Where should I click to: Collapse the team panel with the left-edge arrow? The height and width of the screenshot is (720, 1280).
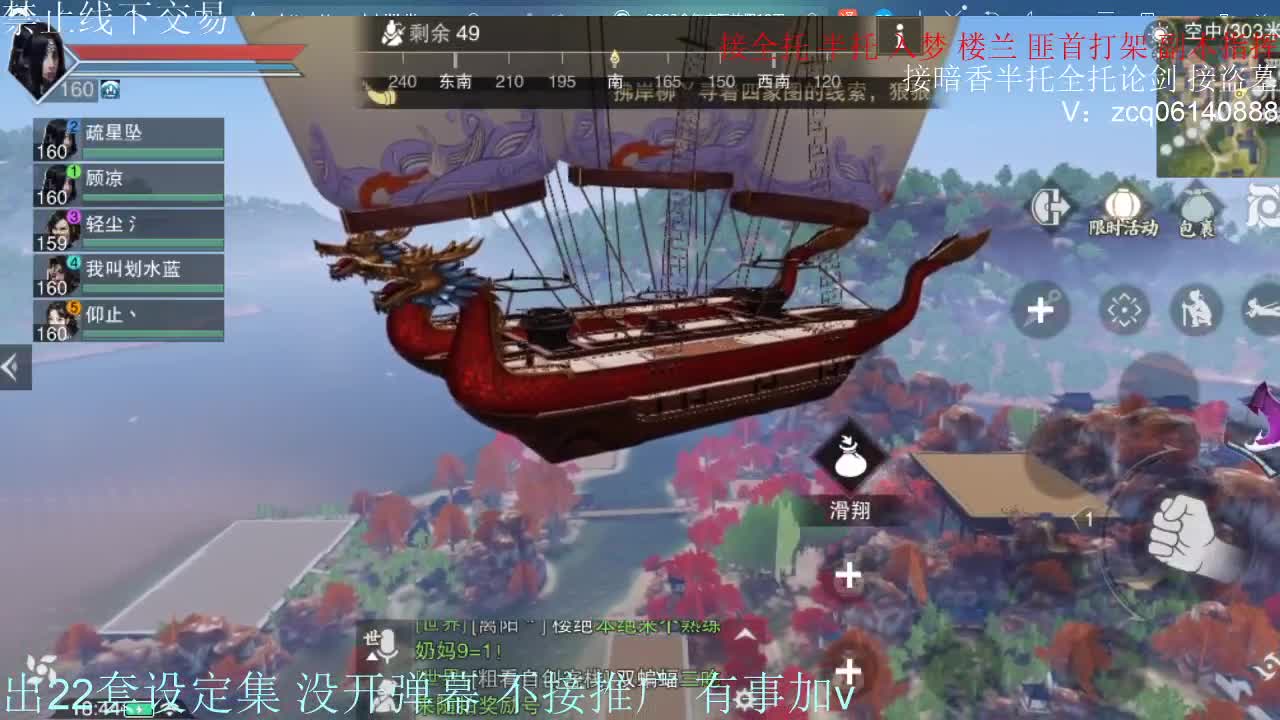[12, 365]
